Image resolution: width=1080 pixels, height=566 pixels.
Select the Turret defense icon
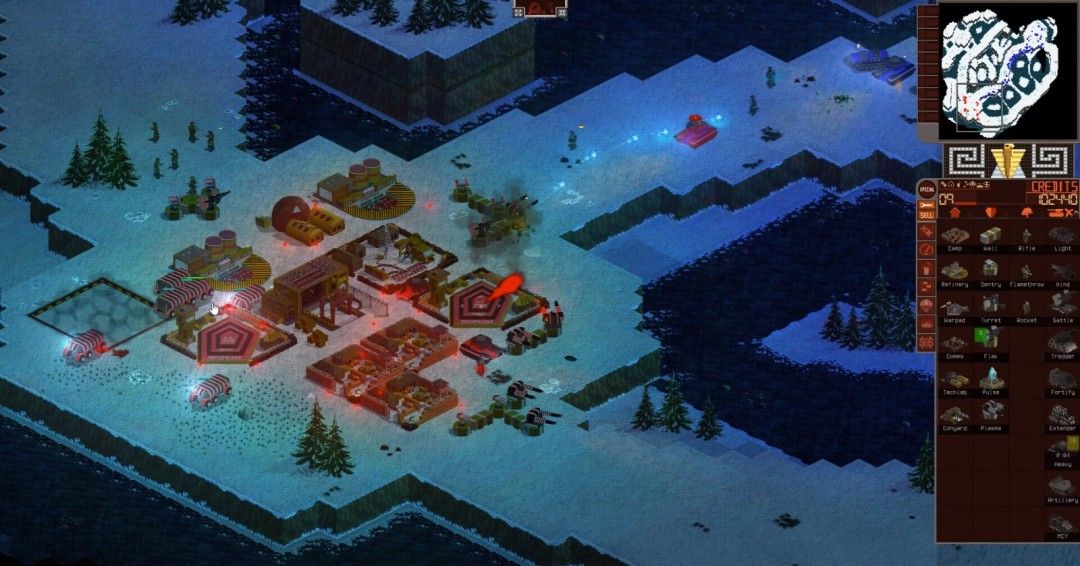[x=990, y=308]
